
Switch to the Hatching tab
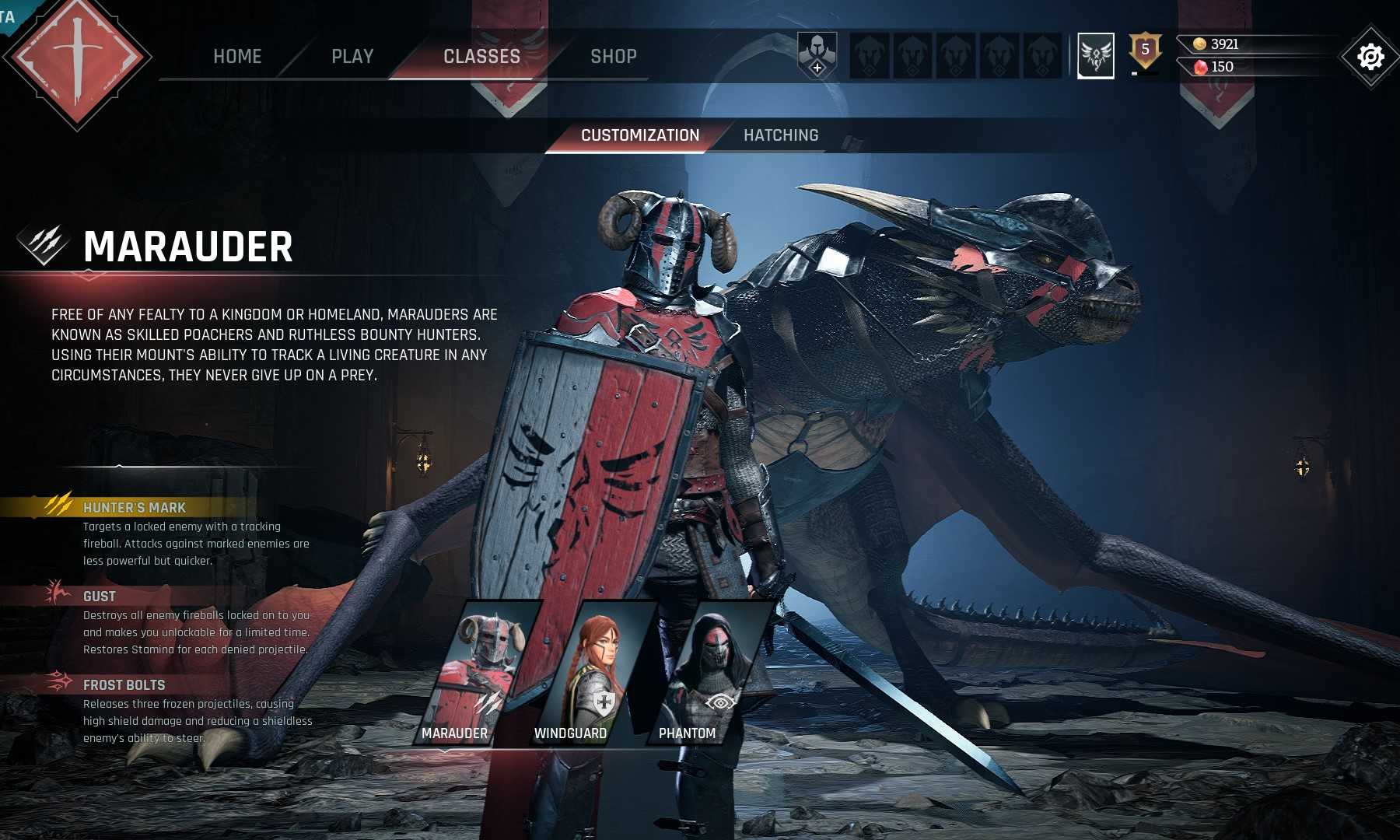coord(781,135)
